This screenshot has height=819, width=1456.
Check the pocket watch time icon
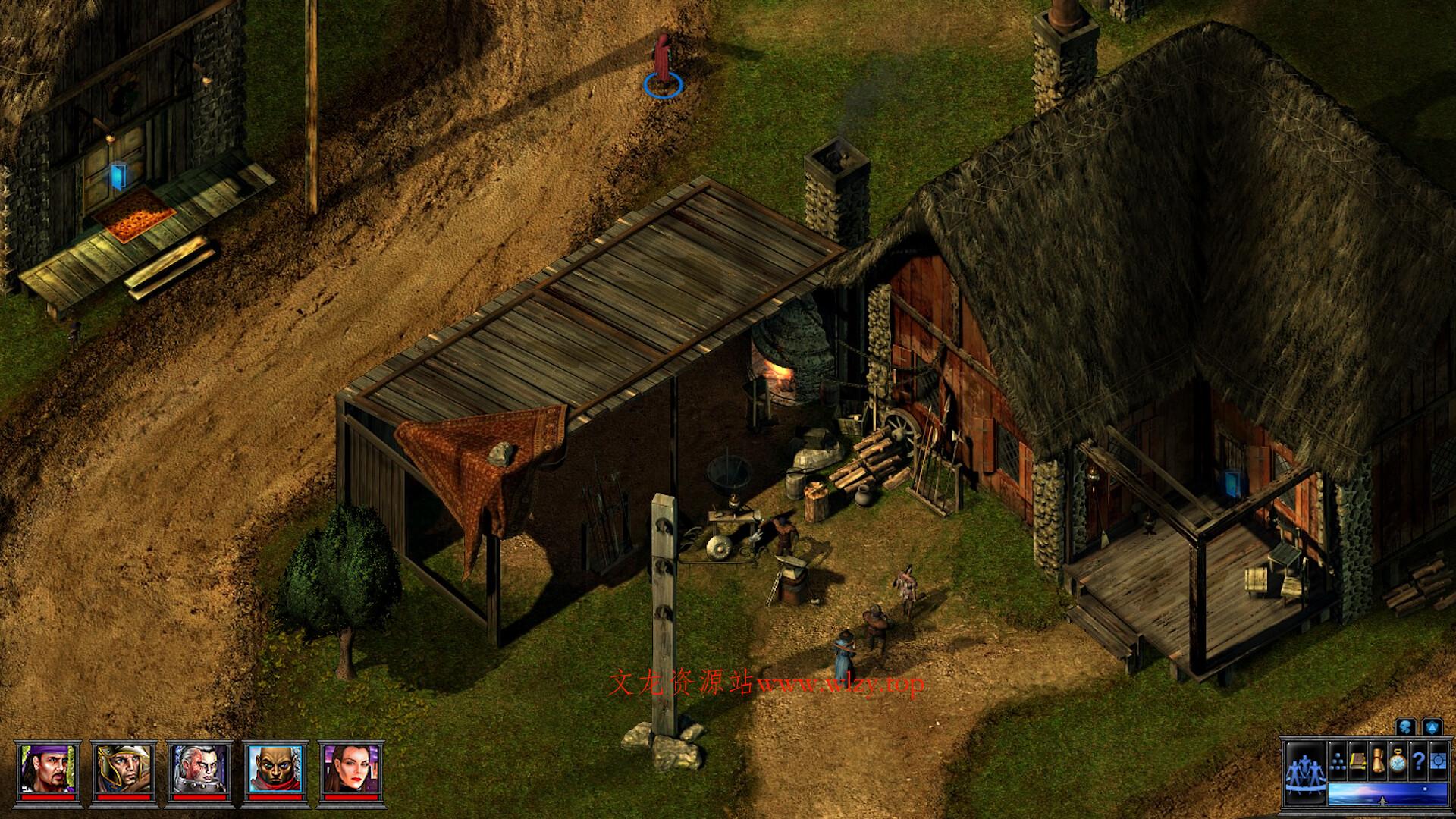(x=1397, y=762)
